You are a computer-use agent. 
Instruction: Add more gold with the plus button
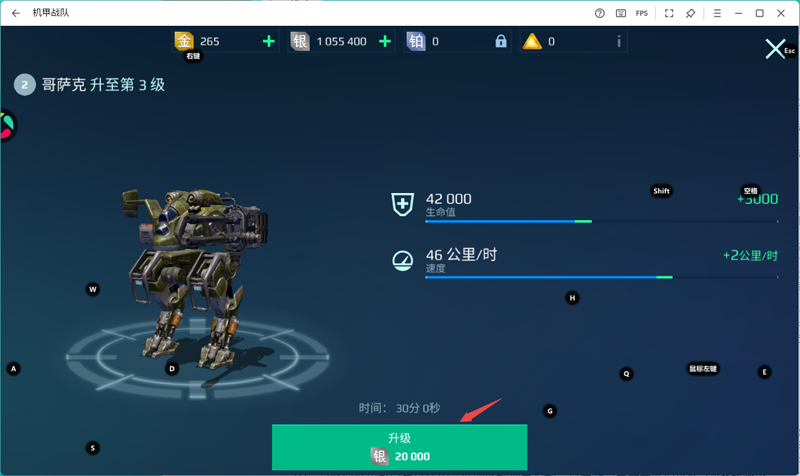click(268, 41)
